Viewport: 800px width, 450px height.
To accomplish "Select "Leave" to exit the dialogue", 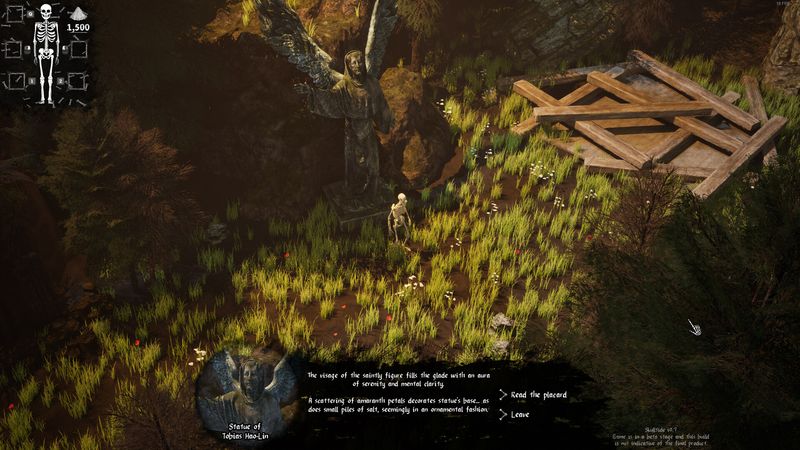I will pyautogui.click(x=520, y=414).
